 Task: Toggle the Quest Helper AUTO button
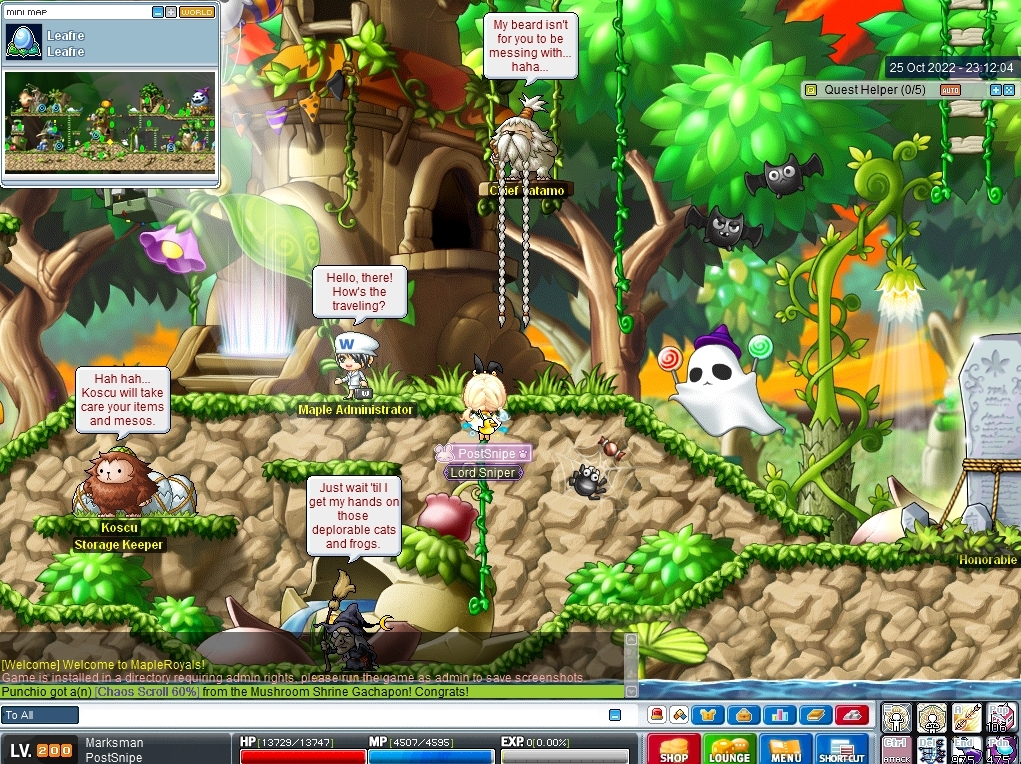coord(950,90)
